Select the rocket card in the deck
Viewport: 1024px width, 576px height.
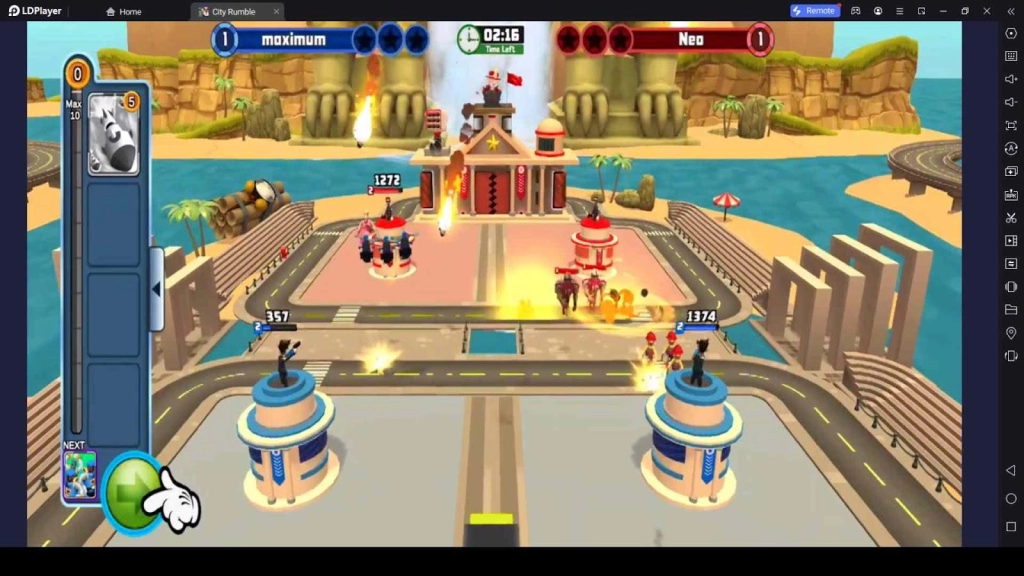113,133
